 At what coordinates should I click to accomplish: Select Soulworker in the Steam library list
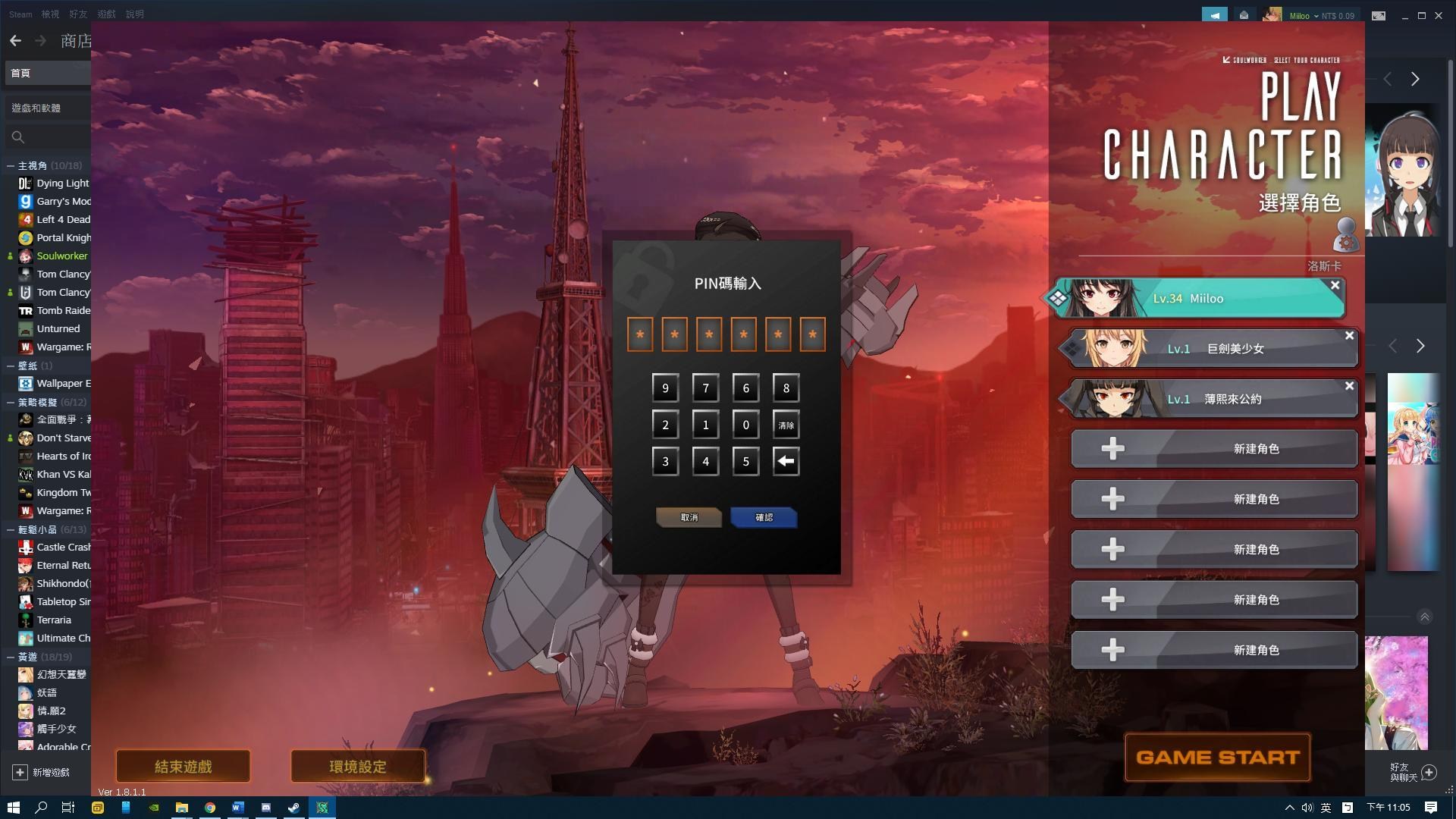coord(61,256)
